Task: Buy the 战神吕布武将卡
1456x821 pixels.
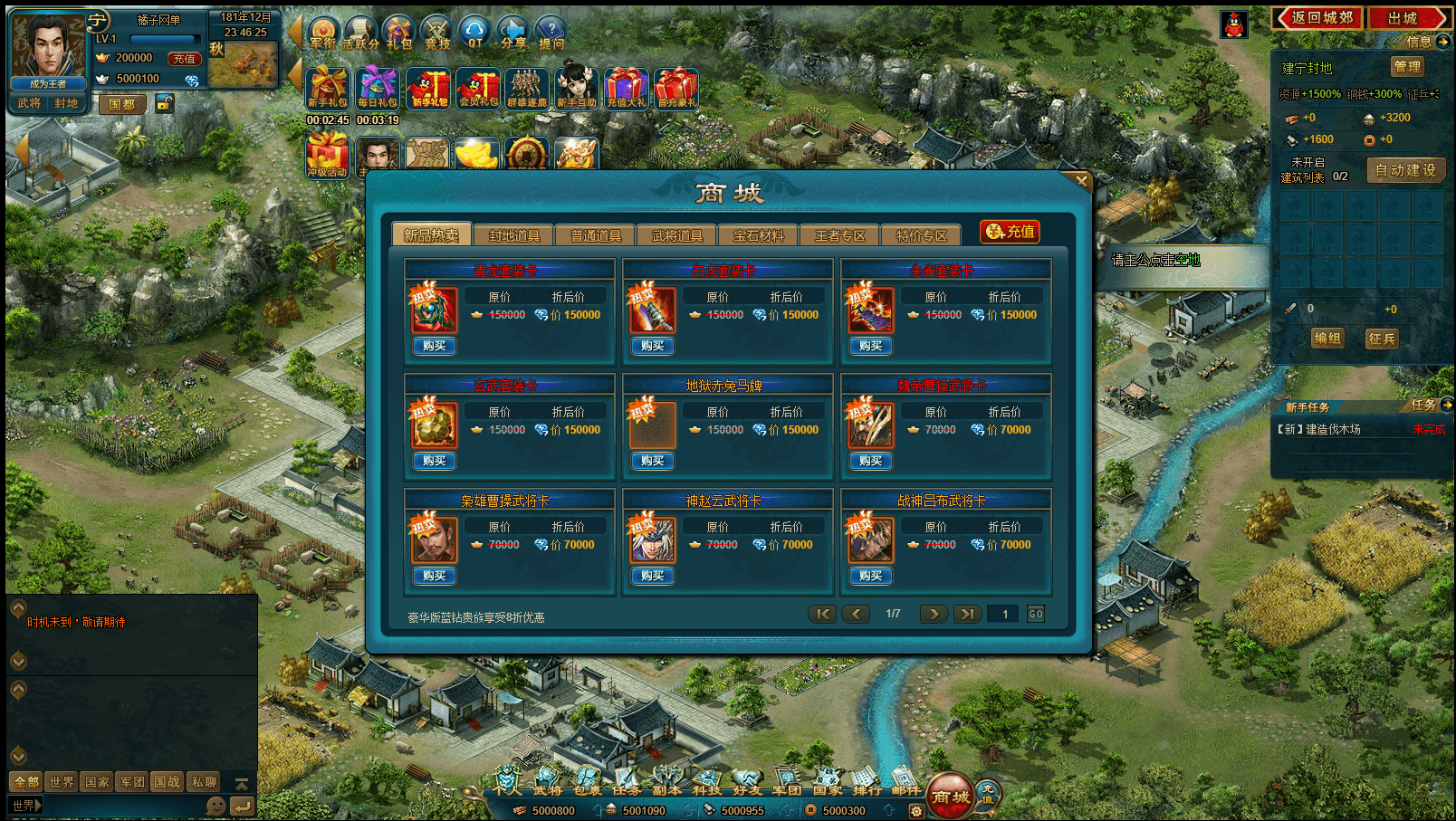Action: (x=871, y=576)
